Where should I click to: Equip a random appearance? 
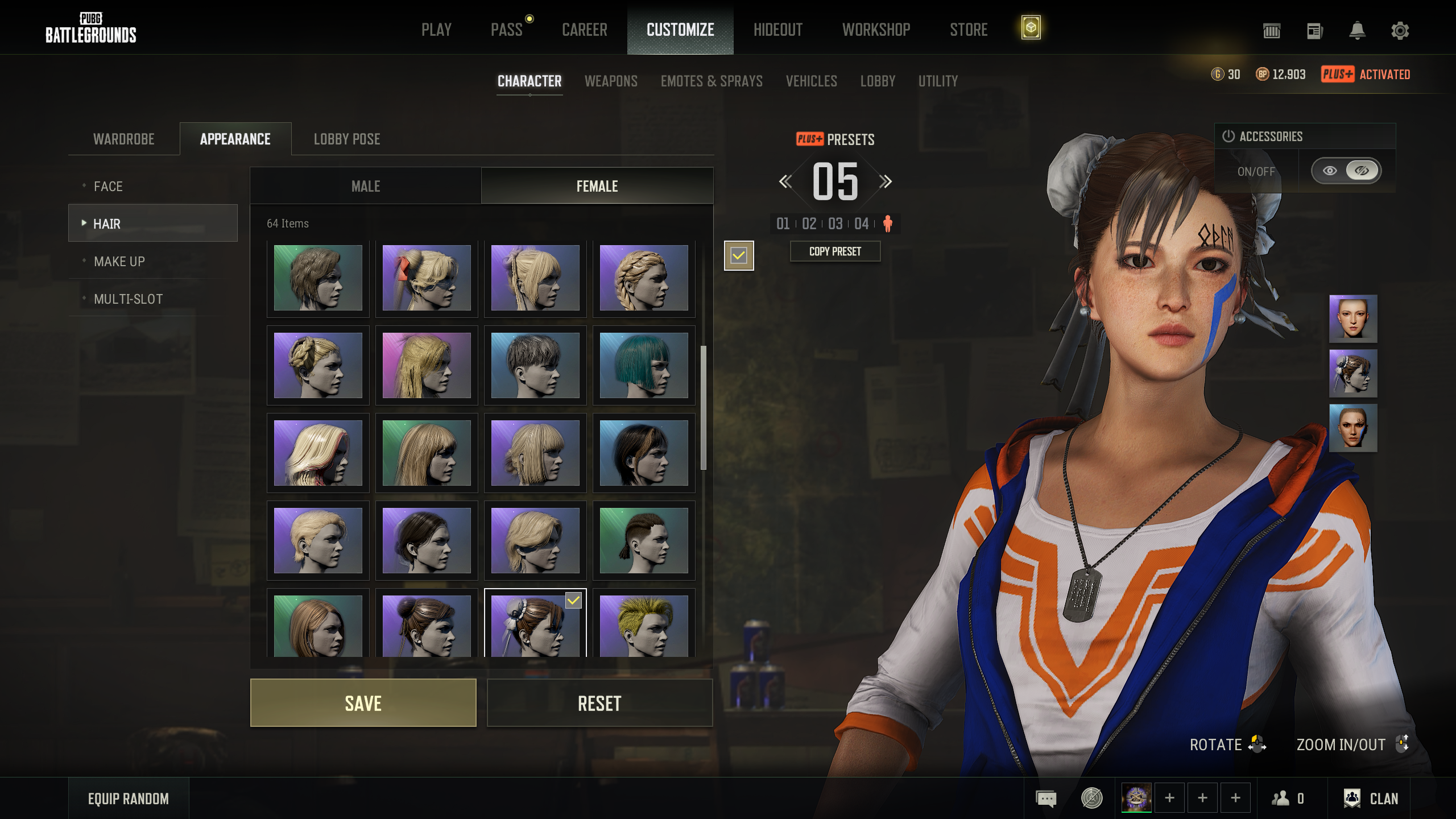tap(129, 799)
